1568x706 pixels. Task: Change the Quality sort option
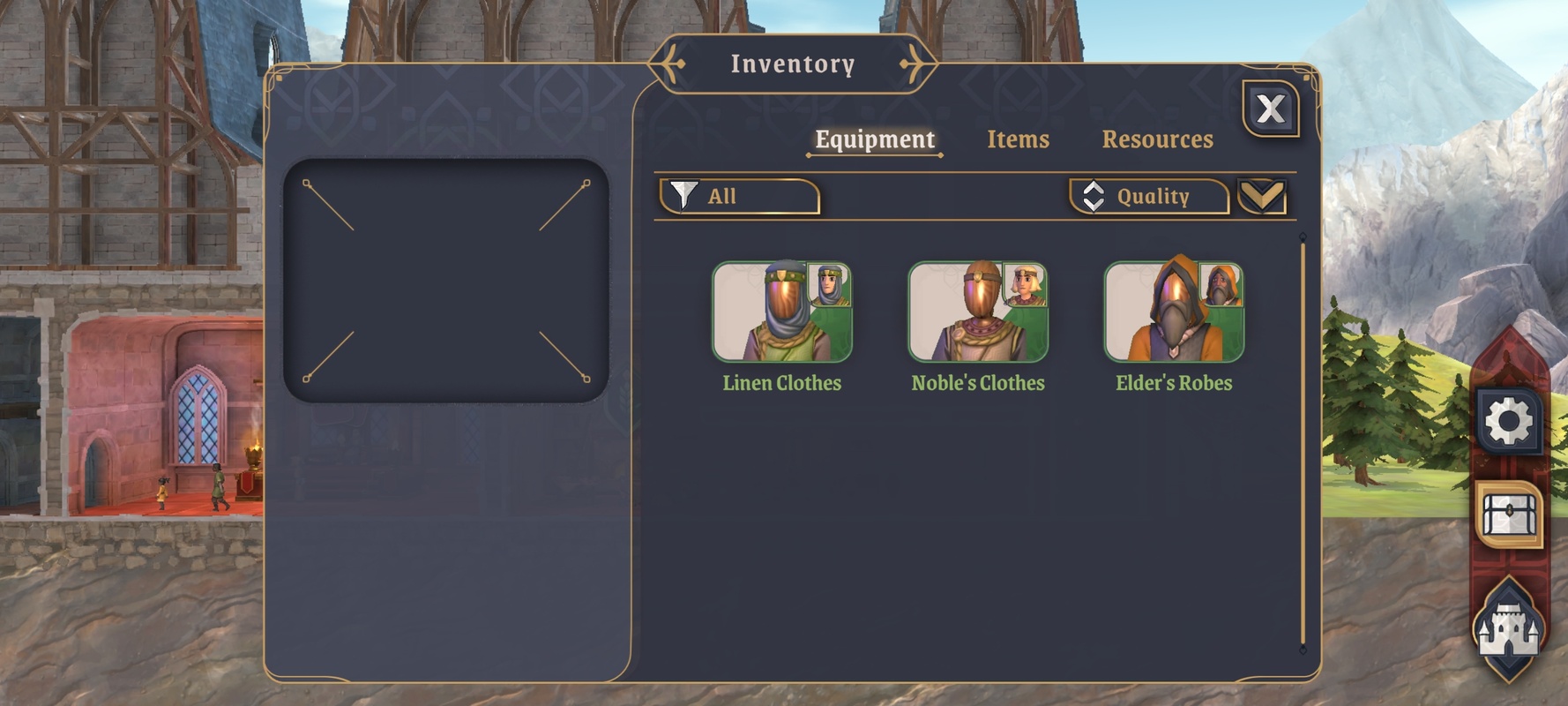(x=1149, y=196)
